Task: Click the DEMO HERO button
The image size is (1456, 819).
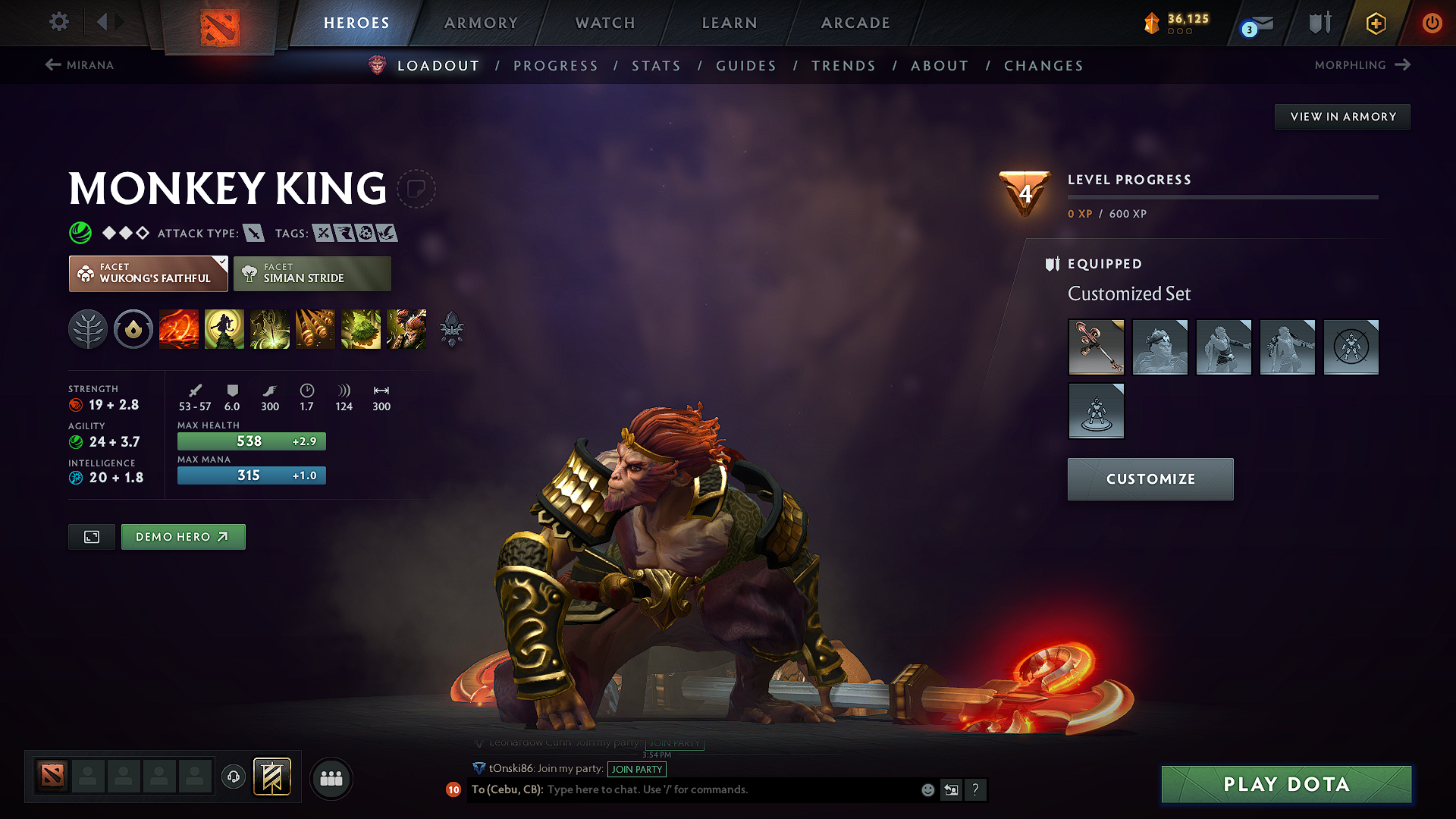Action: point(183,536)
